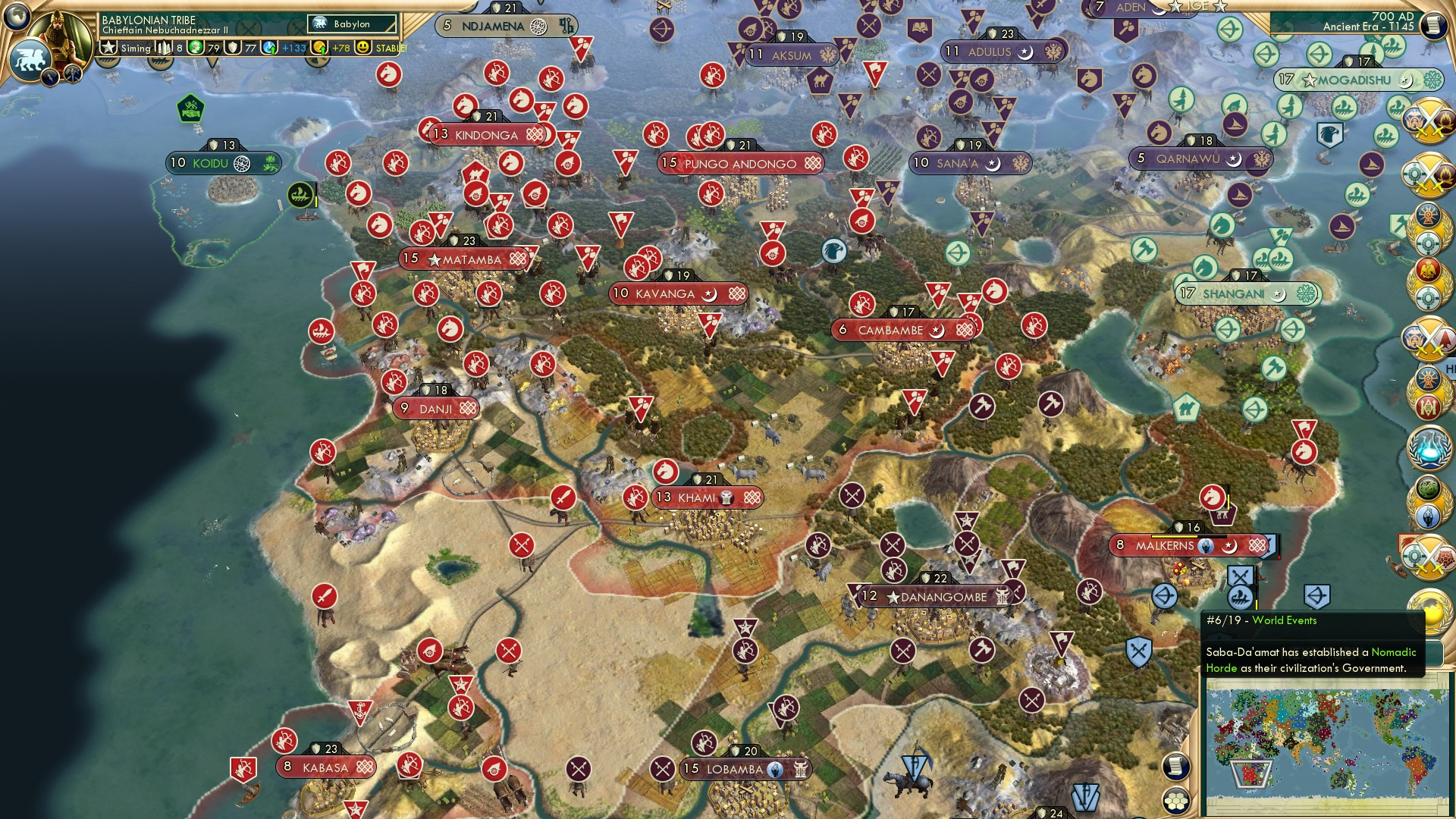
Task: Select the Danangombe city banner
Action: point(932,598)
